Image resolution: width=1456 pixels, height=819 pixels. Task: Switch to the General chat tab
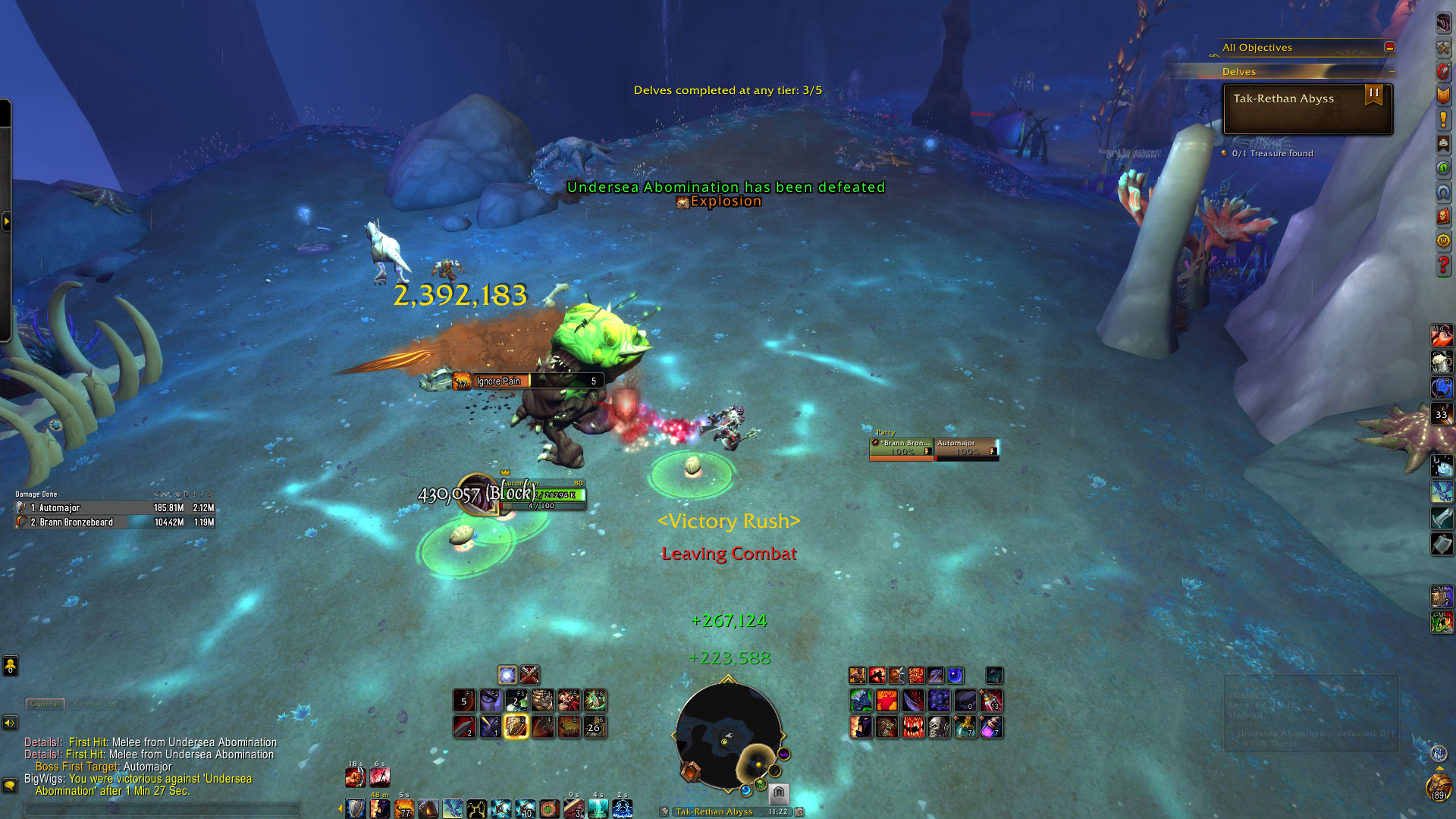[45, 704]
